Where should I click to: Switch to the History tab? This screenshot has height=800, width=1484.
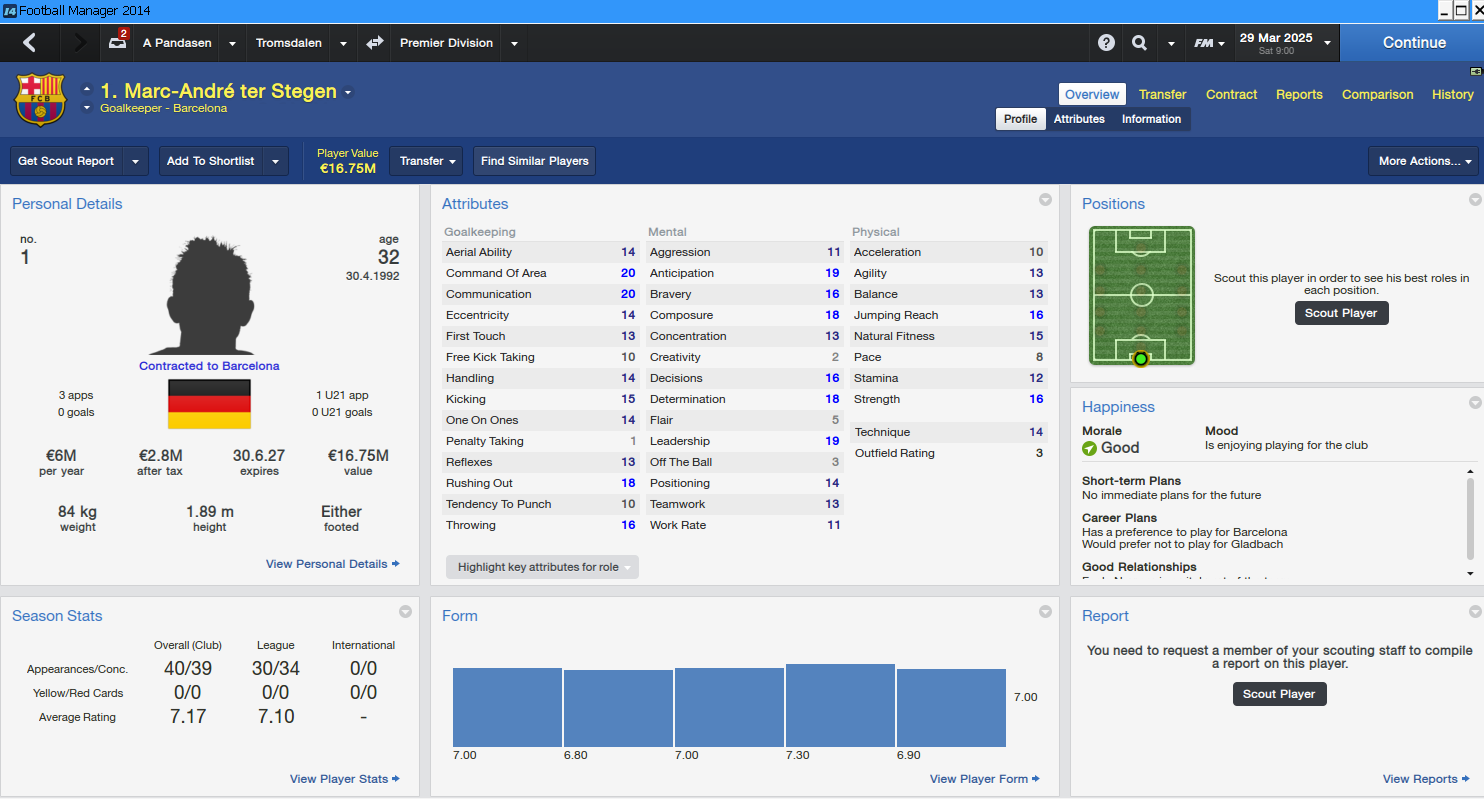[1452, 94]
